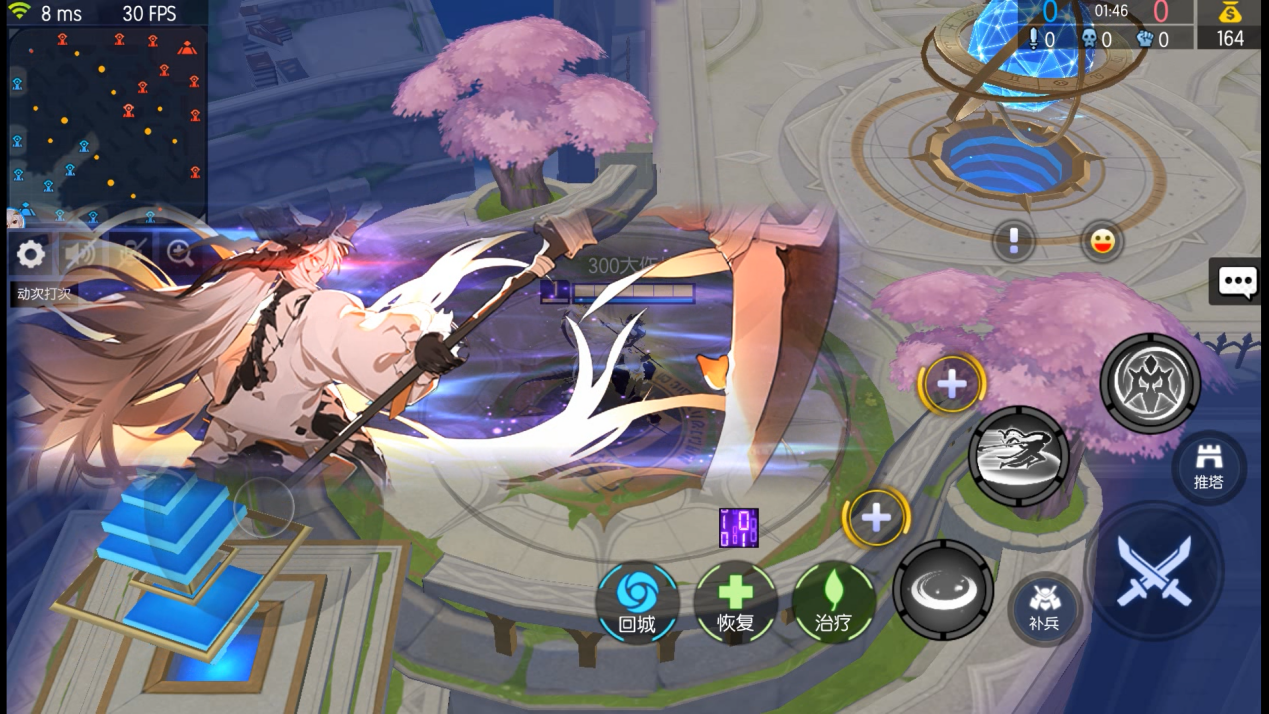Click the magnifier zoom-in icon
1269x714 pixels.
(180, 253)
